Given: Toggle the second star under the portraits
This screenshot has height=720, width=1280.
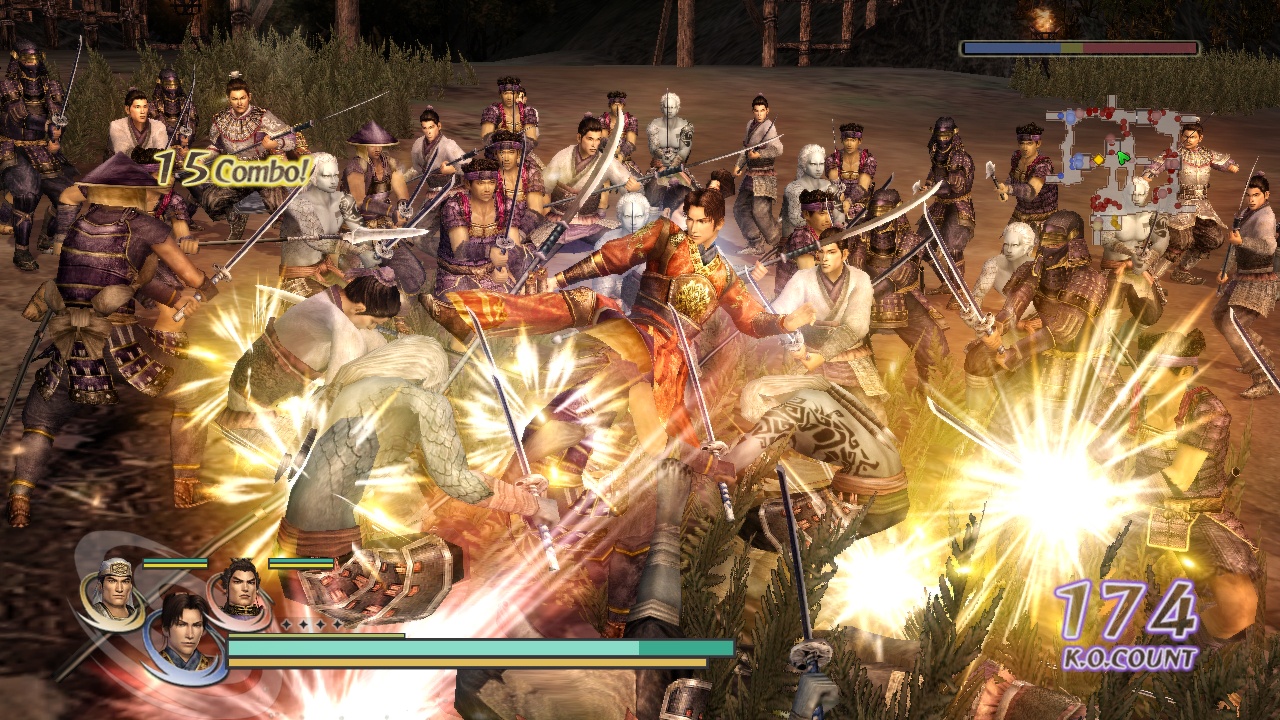Looking at the screenshot, I should tap(303, 624).
